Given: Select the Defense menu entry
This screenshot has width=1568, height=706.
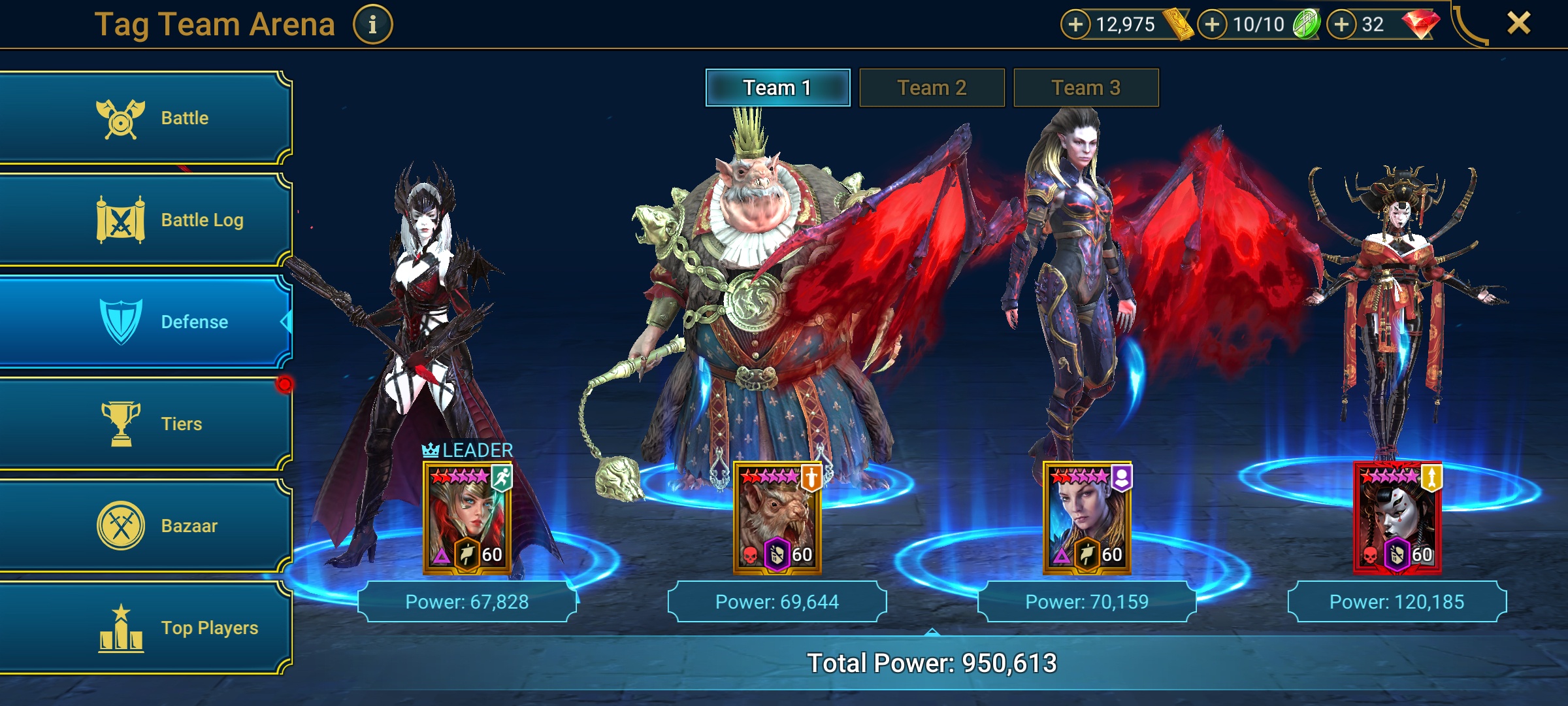Looking at the screenshot, I should (x=145, y=322).
